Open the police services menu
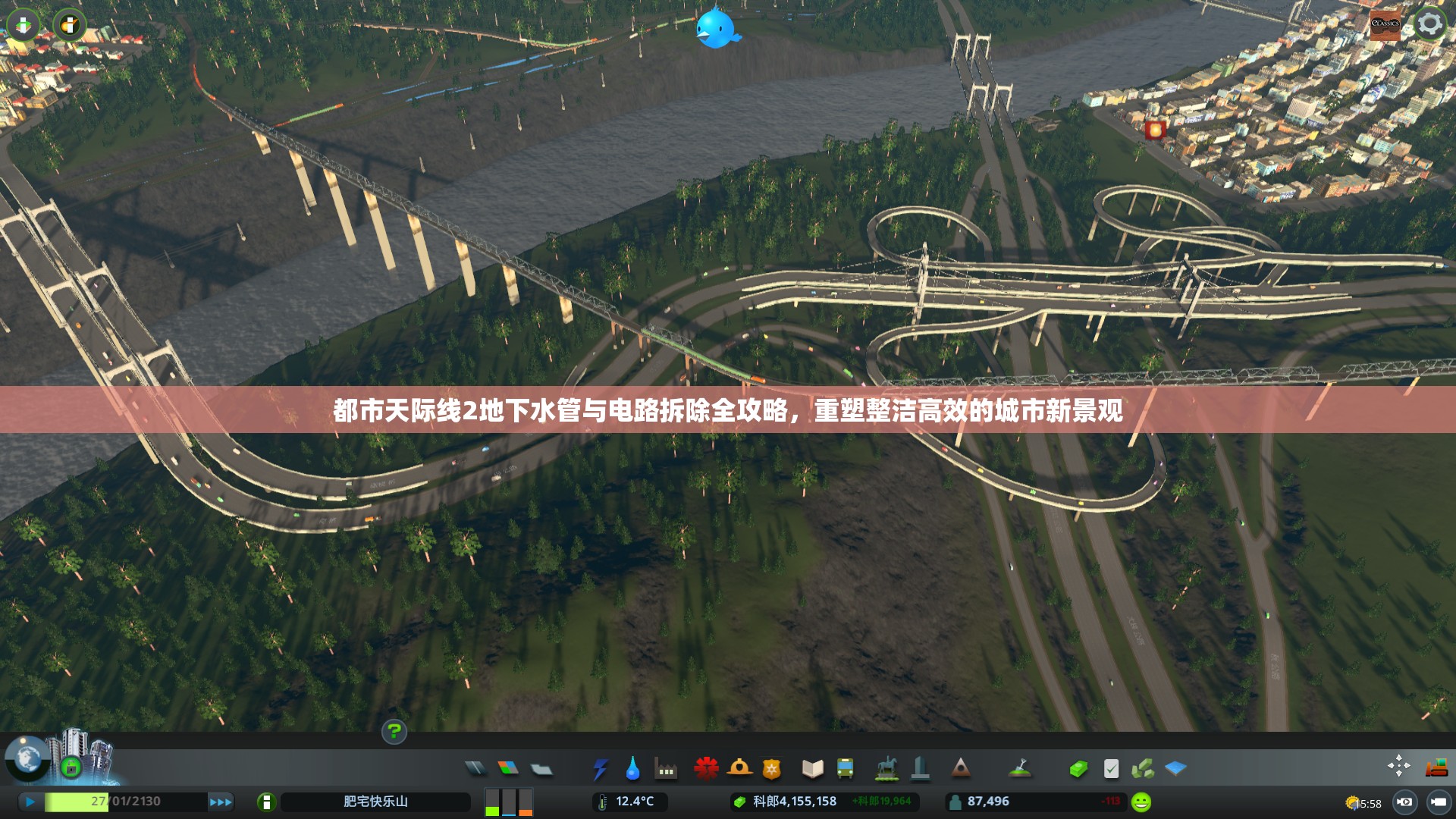The width and height of the screenshot is (1456, 819). pyautogui.click(x=771, y=768)
